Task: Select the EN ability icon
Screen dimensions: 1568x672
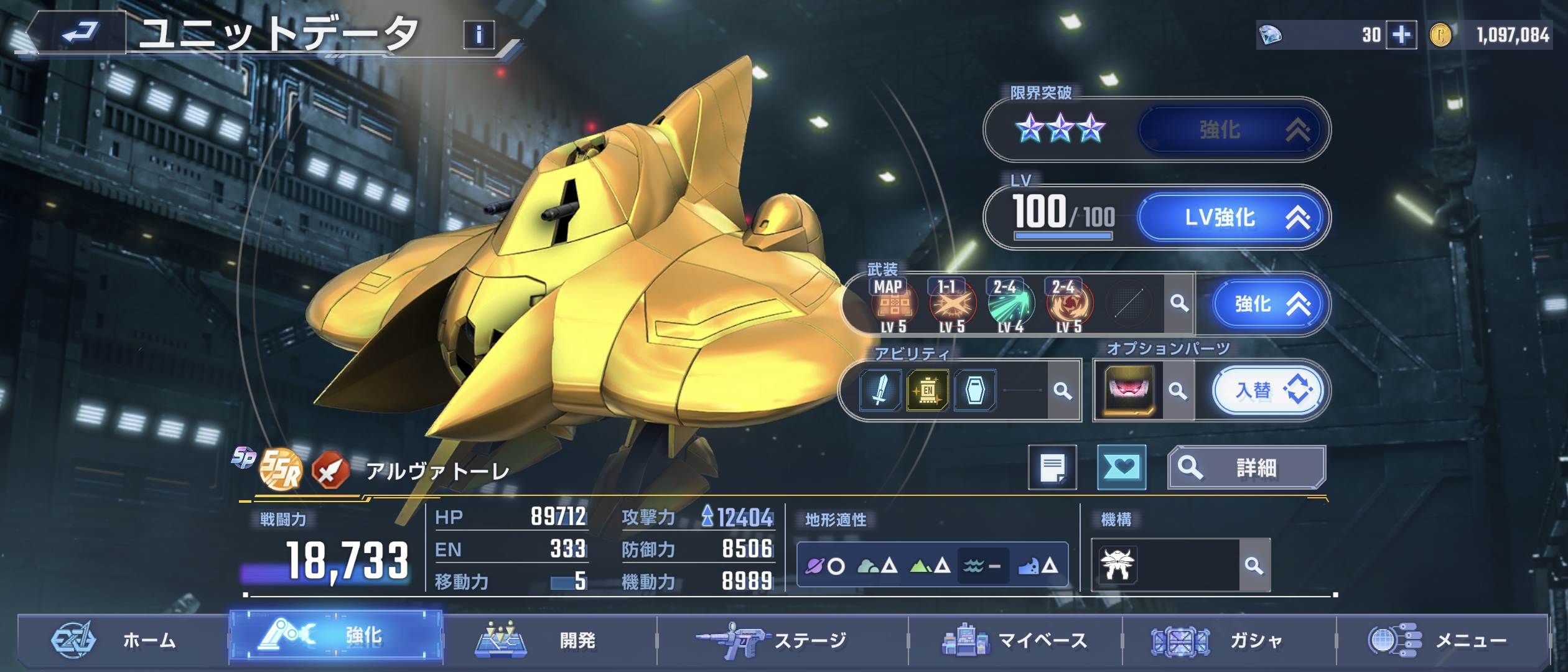Action: click(927, 391)
